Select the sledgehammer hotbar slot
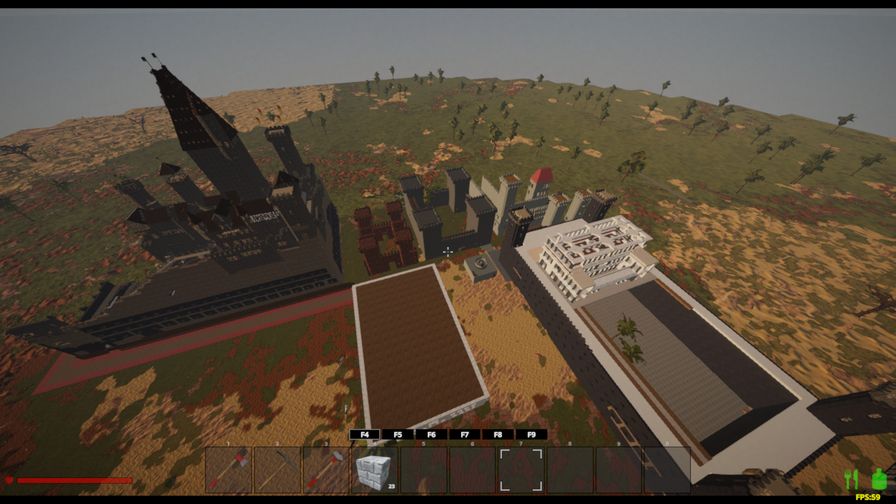Viewport: 896px width, 504px height. (x=326, y=469)
